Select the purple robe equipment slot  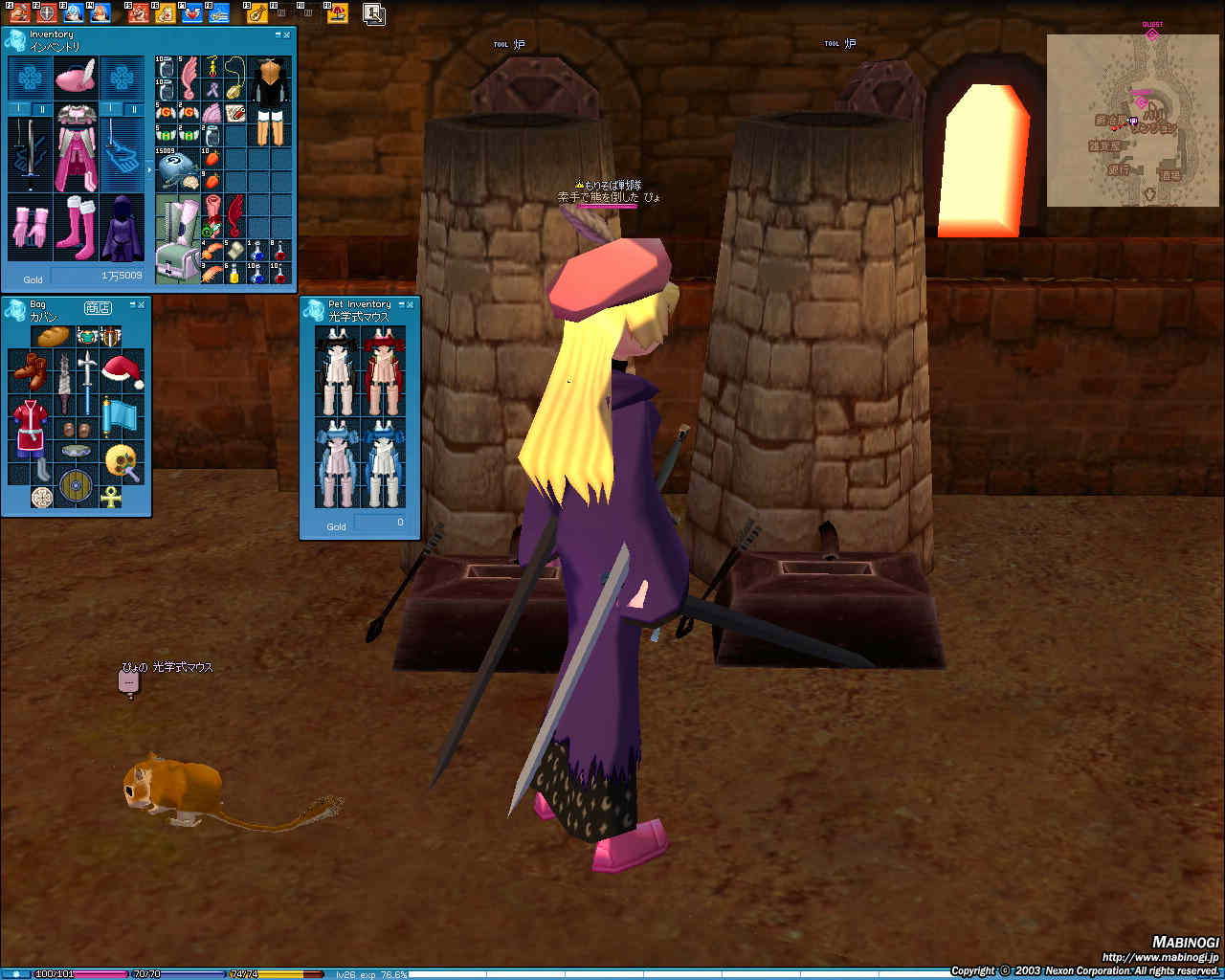pyautogui.click(x=122, y=228)
